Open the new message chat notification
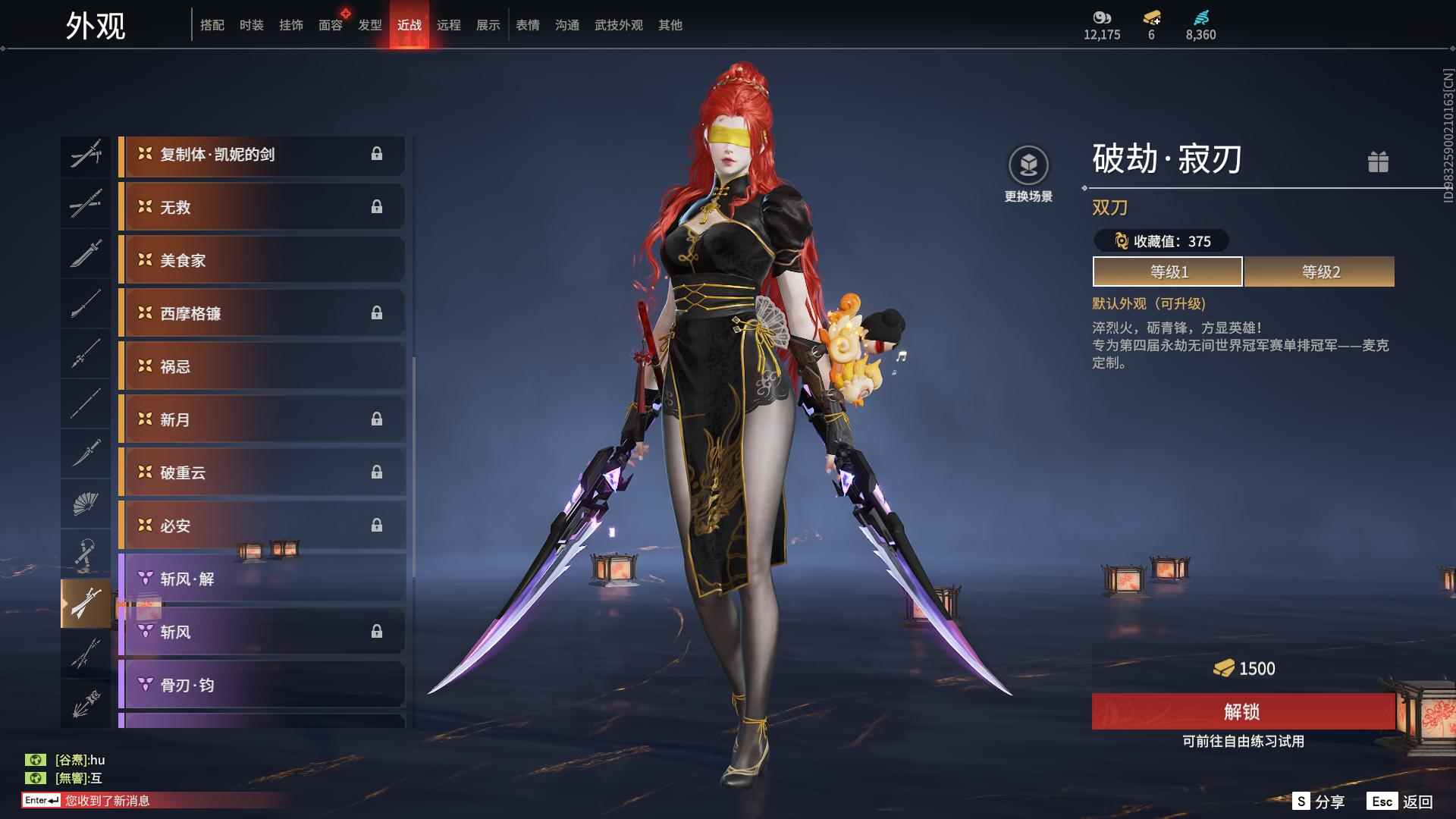1456x819 pixels. click(x=106, y=801)
